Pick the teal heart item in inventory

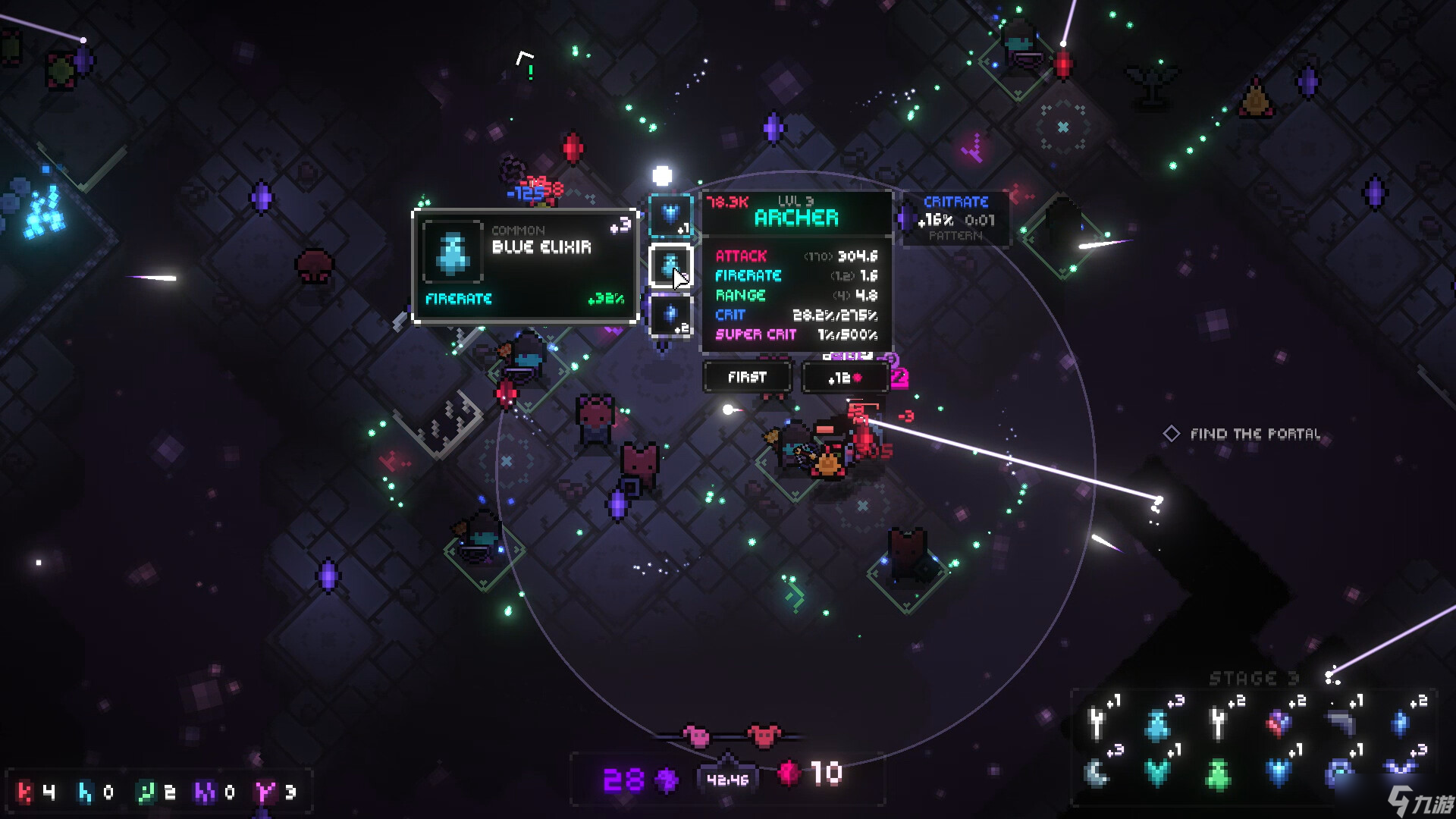point(1158,773)
